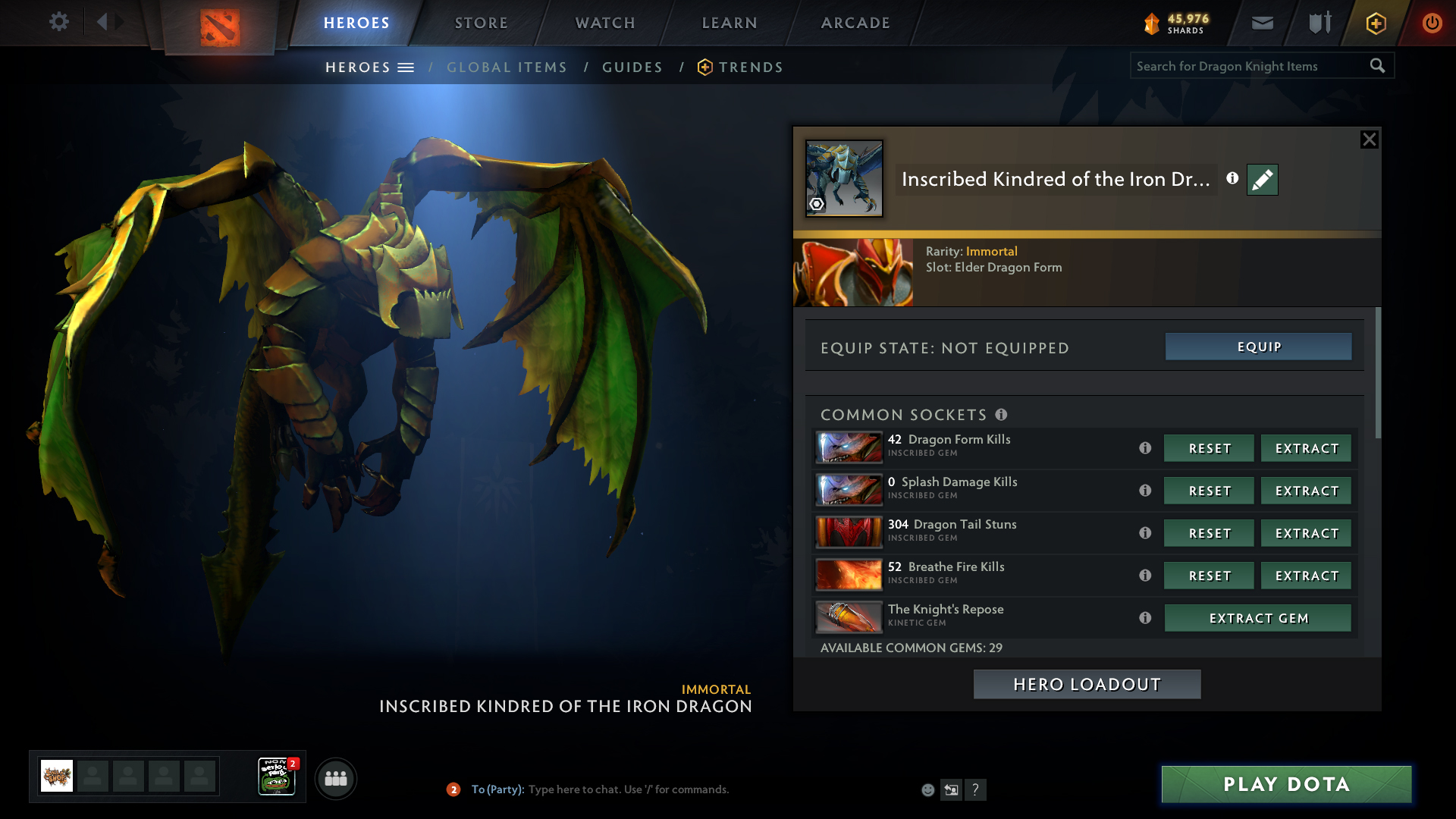Equip the Kindred of the Iron Dragon
Screen dimensions: 1456x819
point(1258,347)
